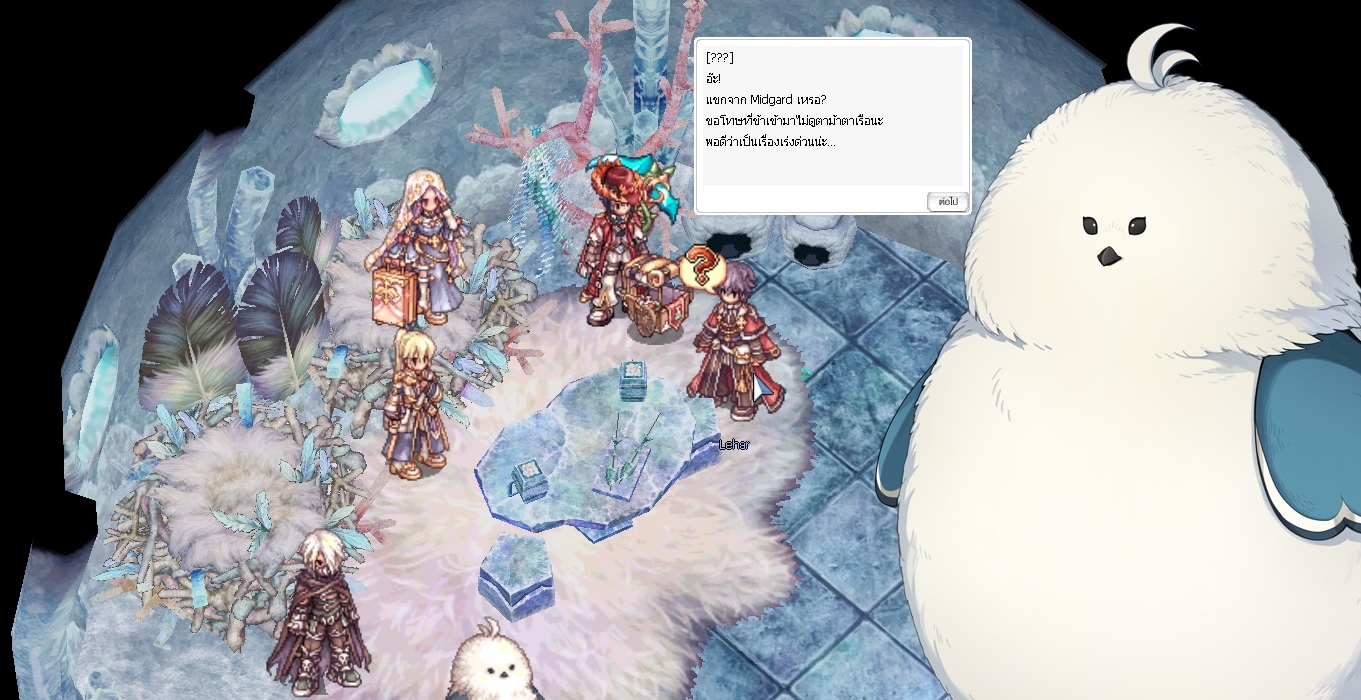The image size is (1361, 700).
Task: Continue the dialogue with the ต่อไป button
Action: tap(946, 202)
